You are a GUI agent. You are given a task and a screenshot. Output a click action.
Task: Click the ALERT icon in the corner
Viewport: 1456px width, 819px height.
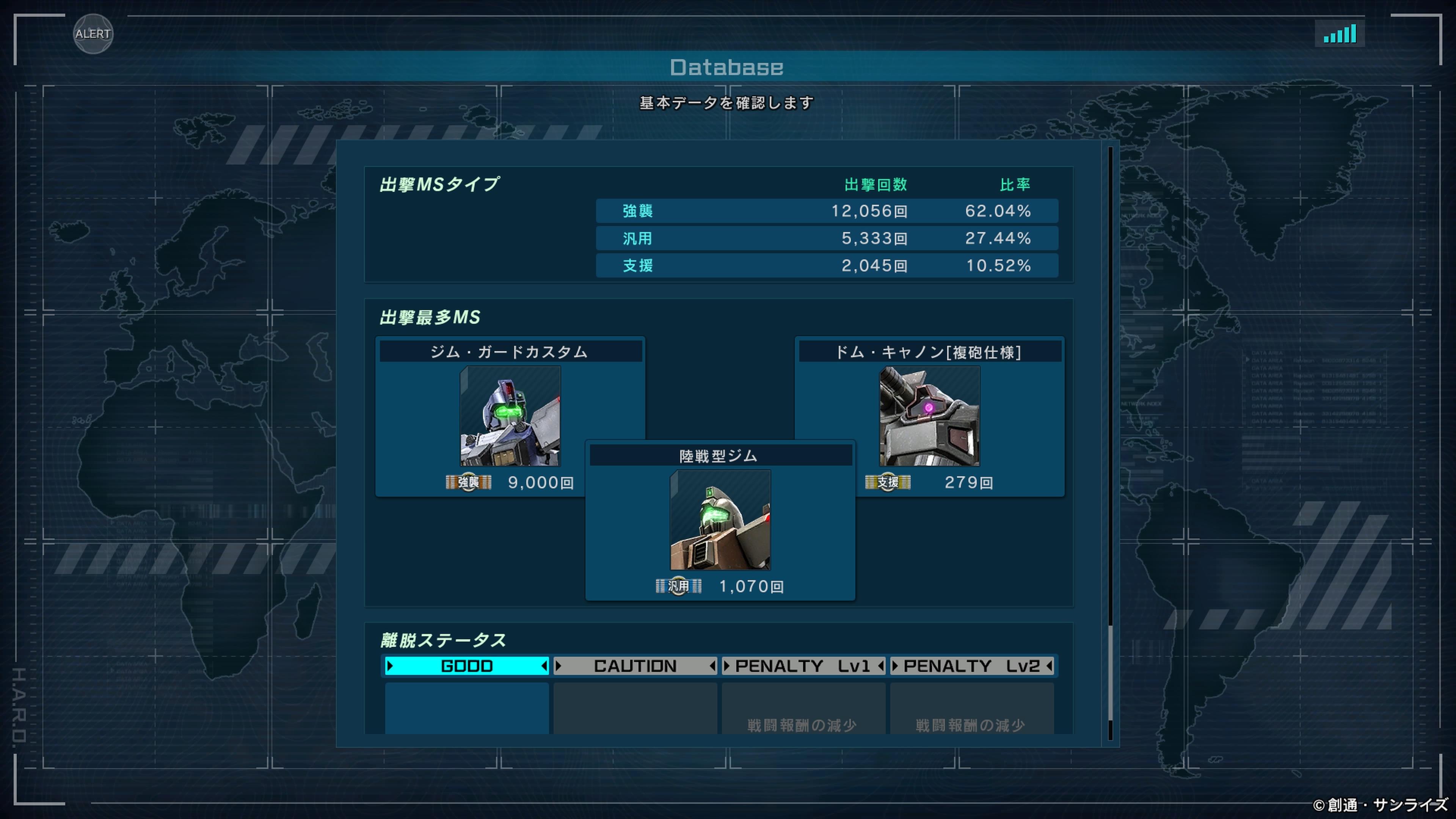point(93,34)
